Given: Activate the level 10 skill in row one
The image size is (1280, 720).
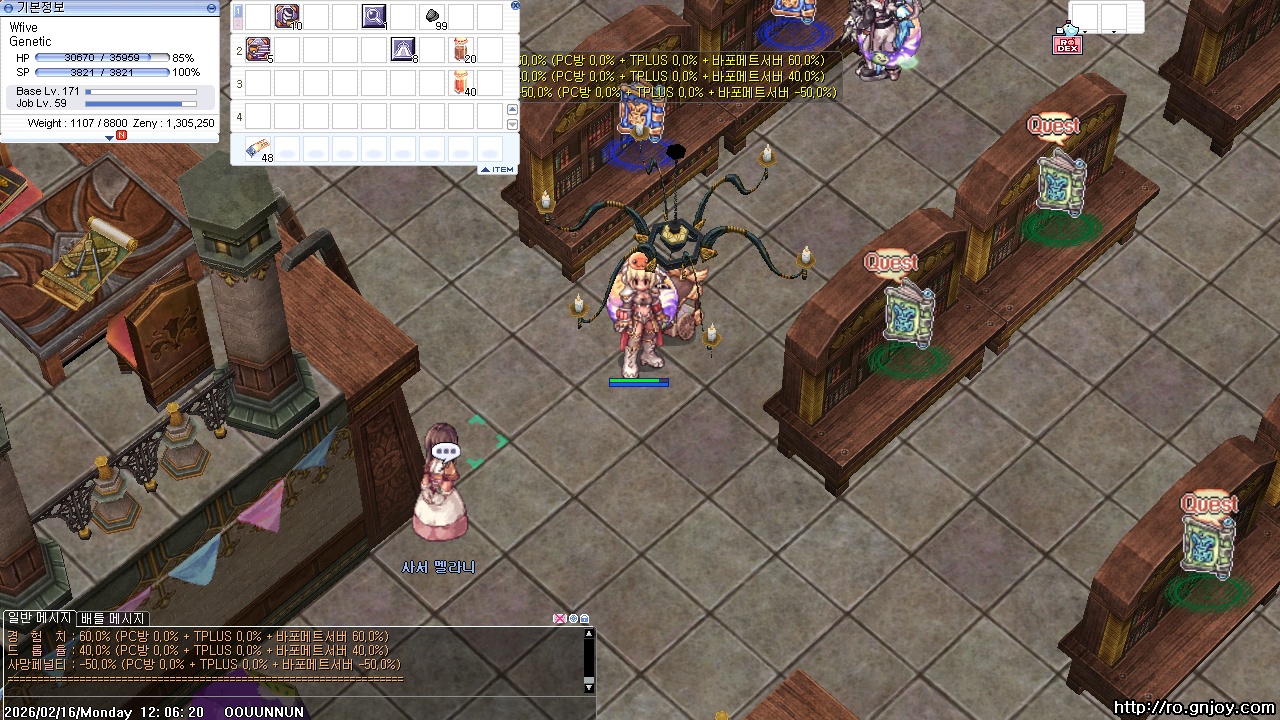Looking at the screenshot, I should point(287,16).
